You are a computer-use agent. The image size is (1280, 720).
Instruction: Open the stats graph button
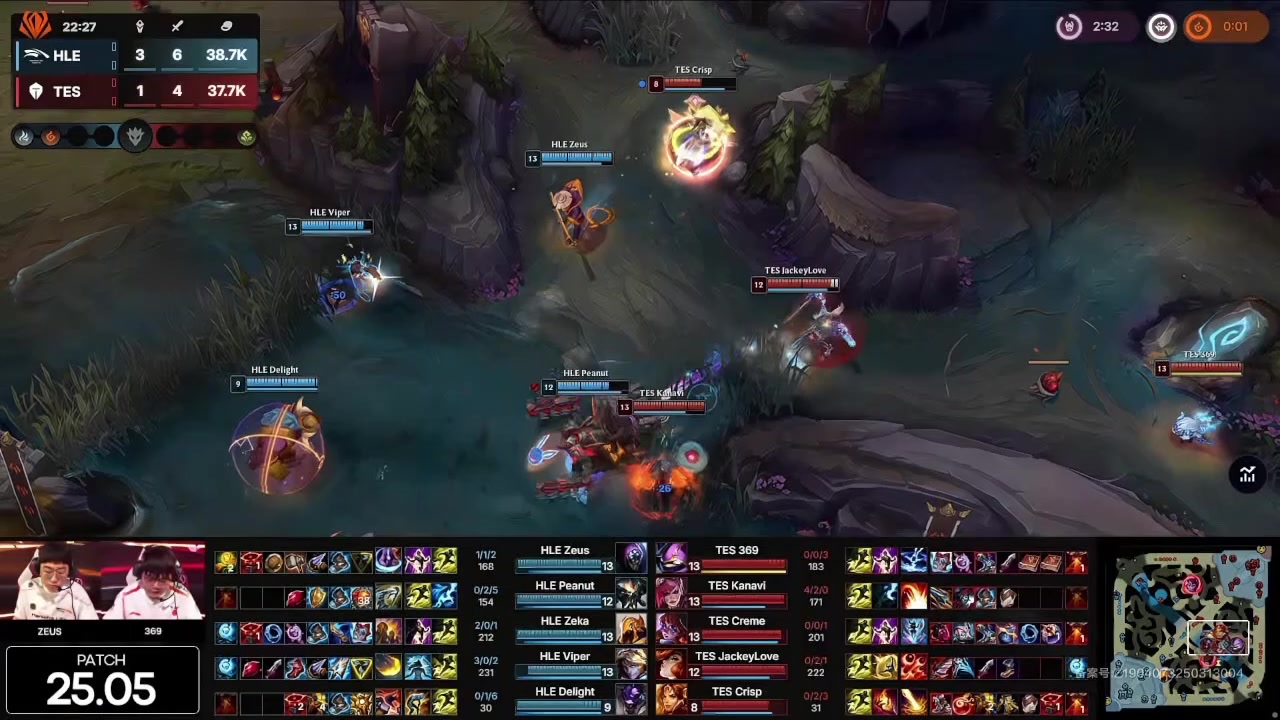pos(1247,475)
